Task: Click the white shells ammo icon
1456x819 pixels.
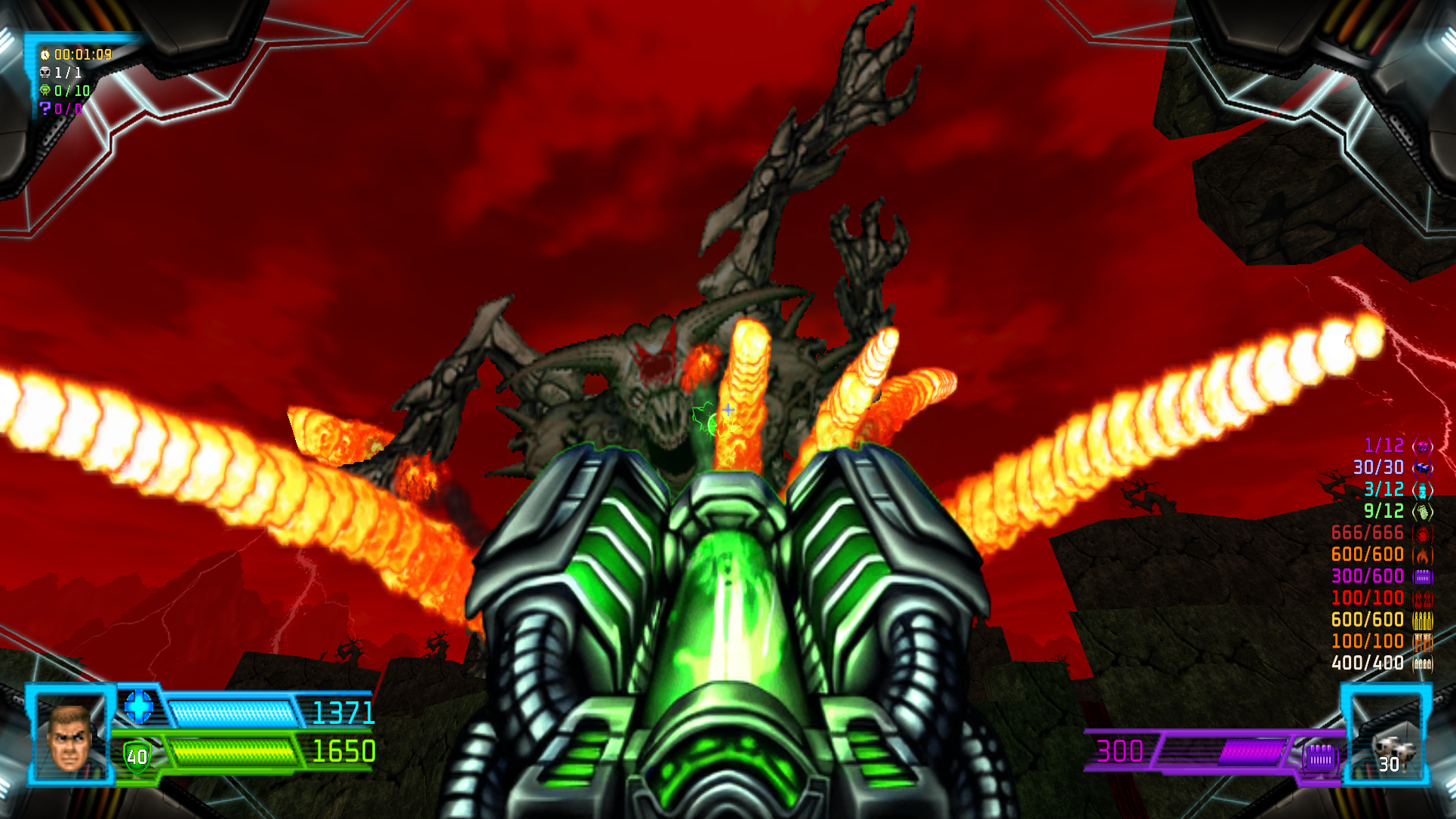Action: pos(1422,664)
